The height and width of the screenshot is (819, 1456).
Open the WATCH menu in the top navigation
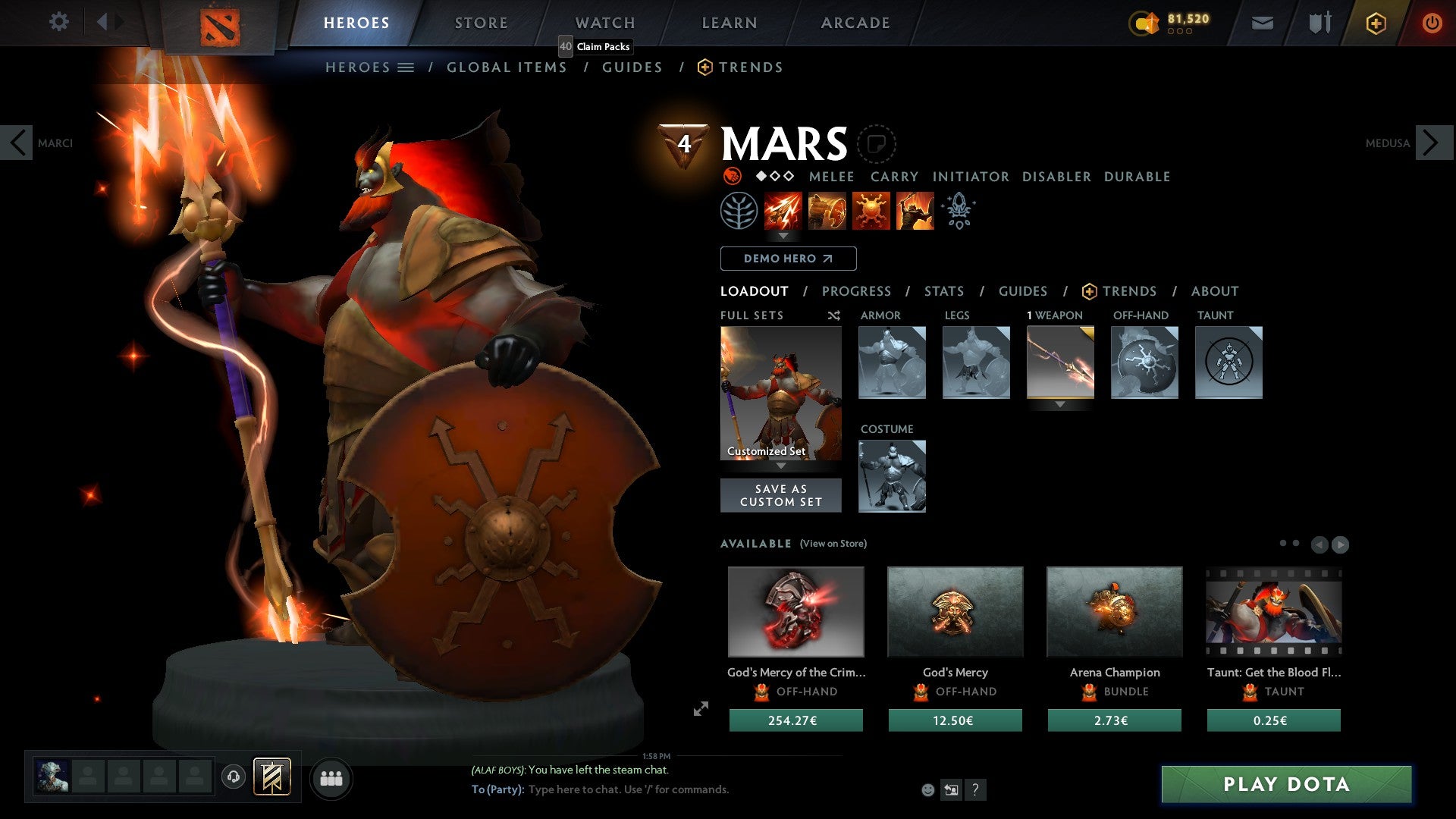(x=604, y=22)
